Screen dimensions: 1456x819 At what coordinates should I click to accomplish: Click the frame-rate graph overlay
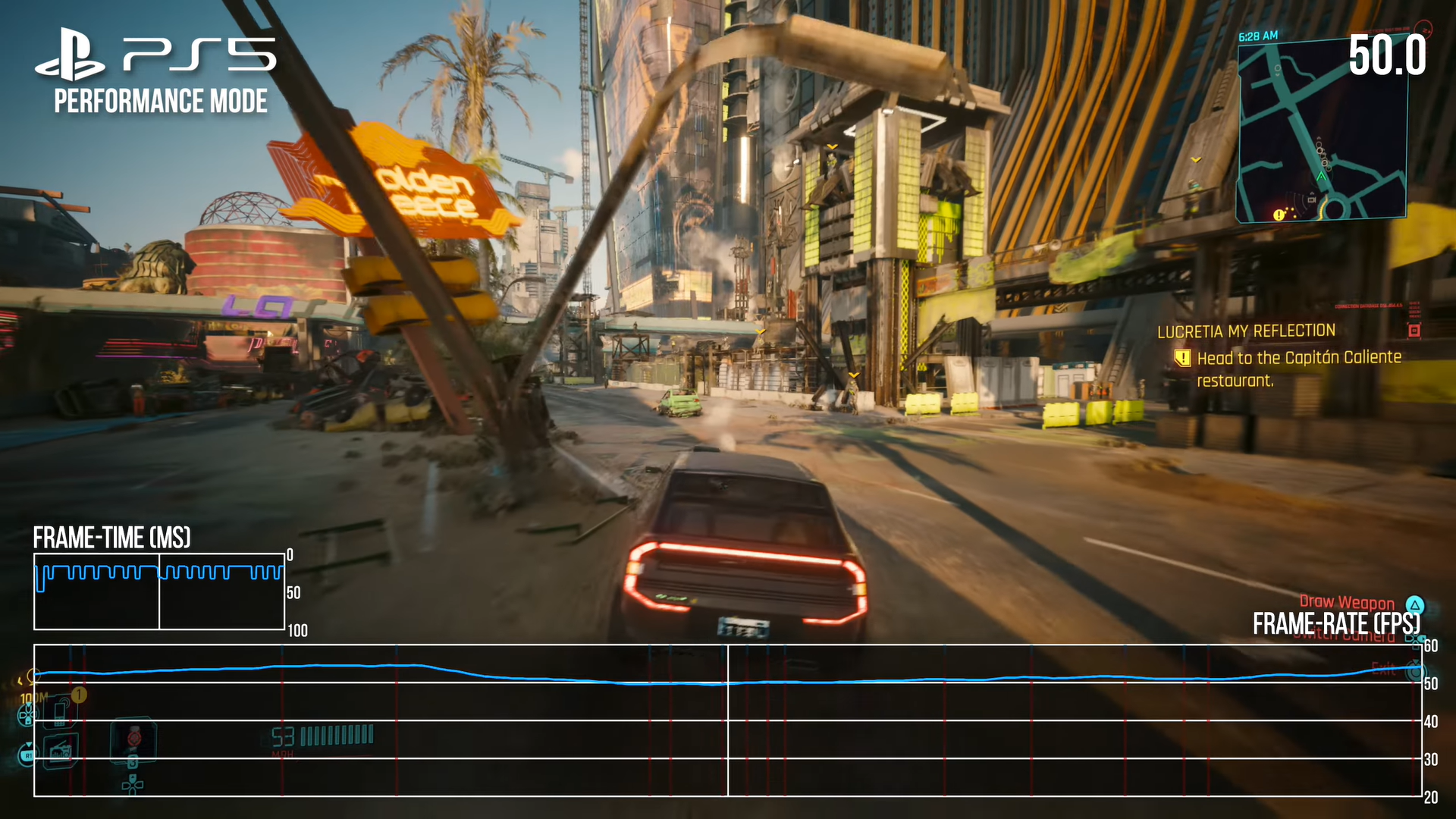pyautogui.click(x=726, y=720)
